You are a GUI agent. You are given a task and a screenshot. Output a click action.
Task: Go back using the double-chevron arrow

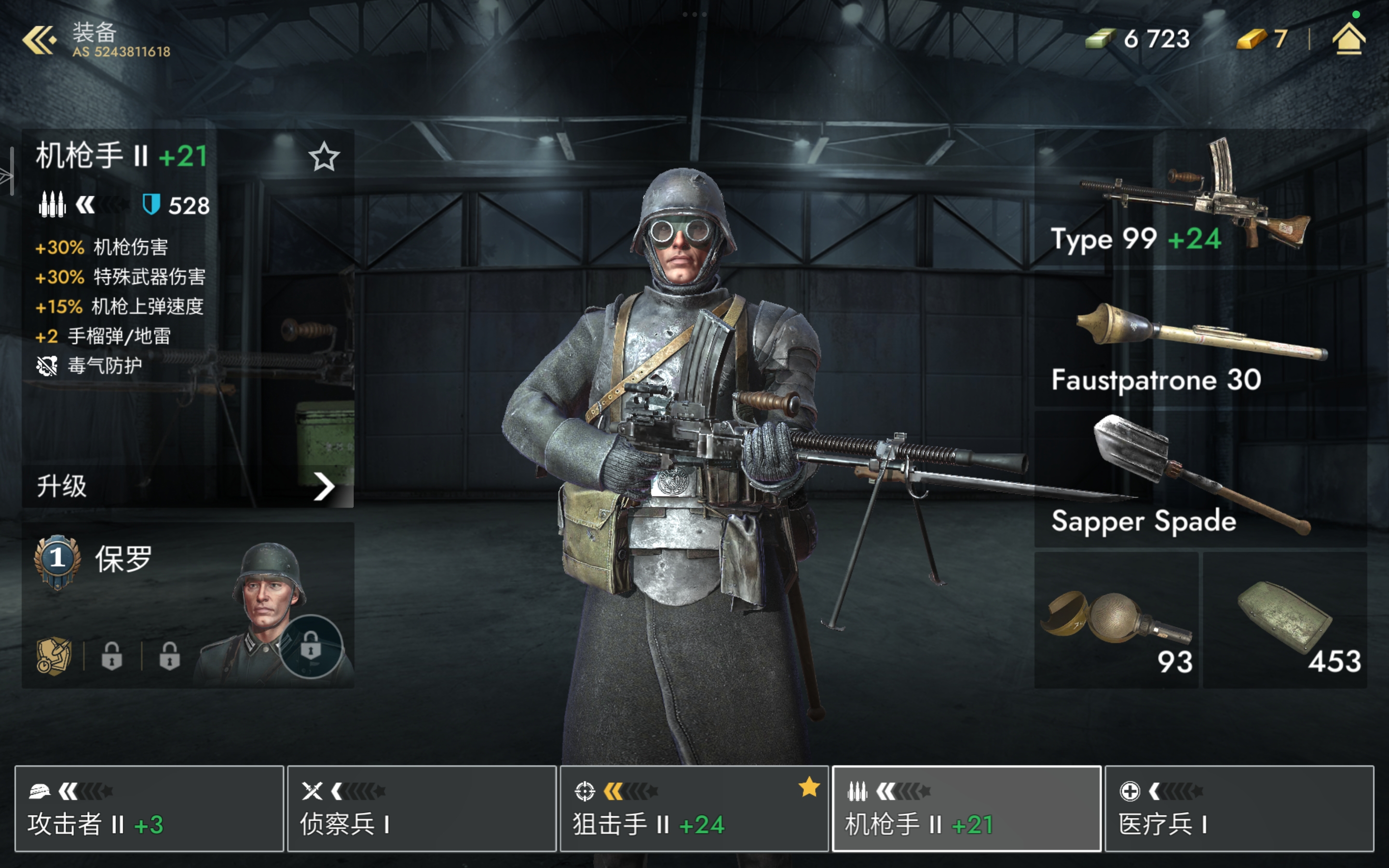click(x=39, y=40)
